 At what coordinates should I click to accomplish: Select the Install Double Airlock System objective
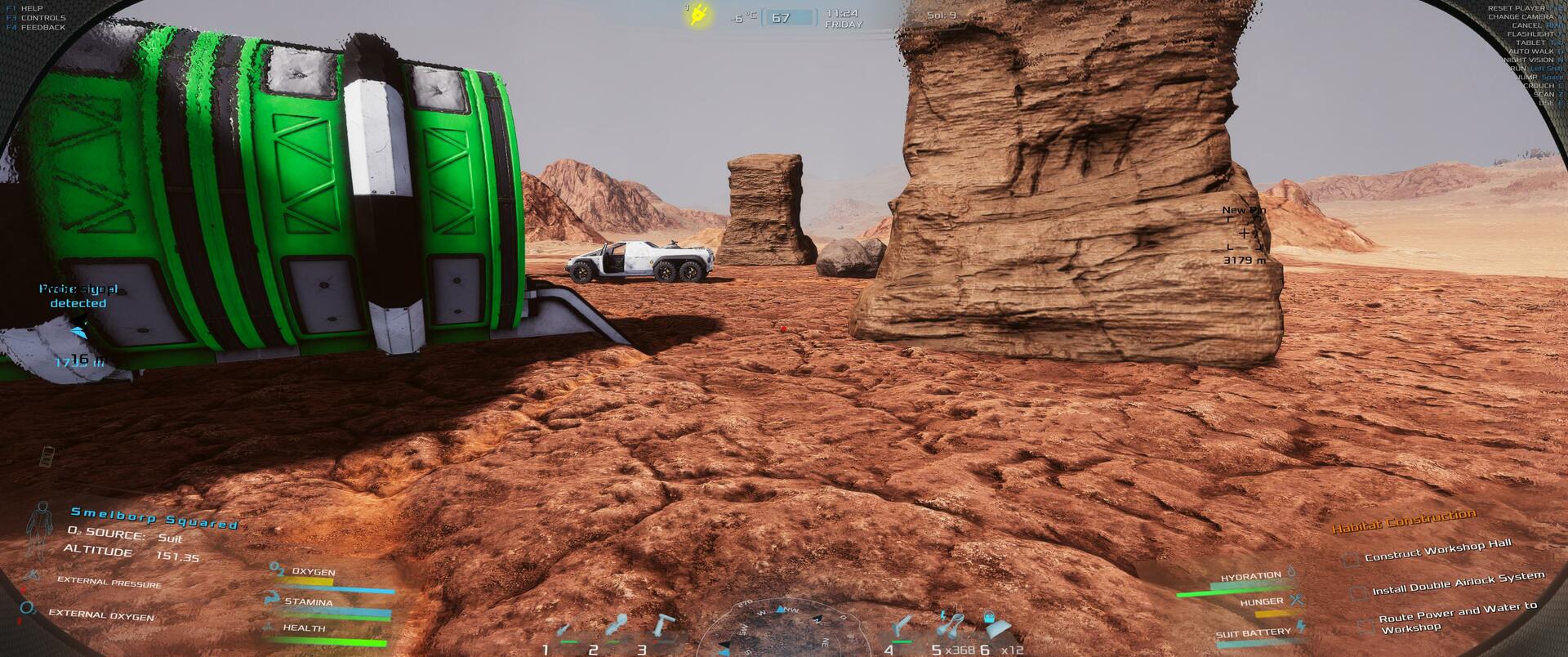(1458, 583)
